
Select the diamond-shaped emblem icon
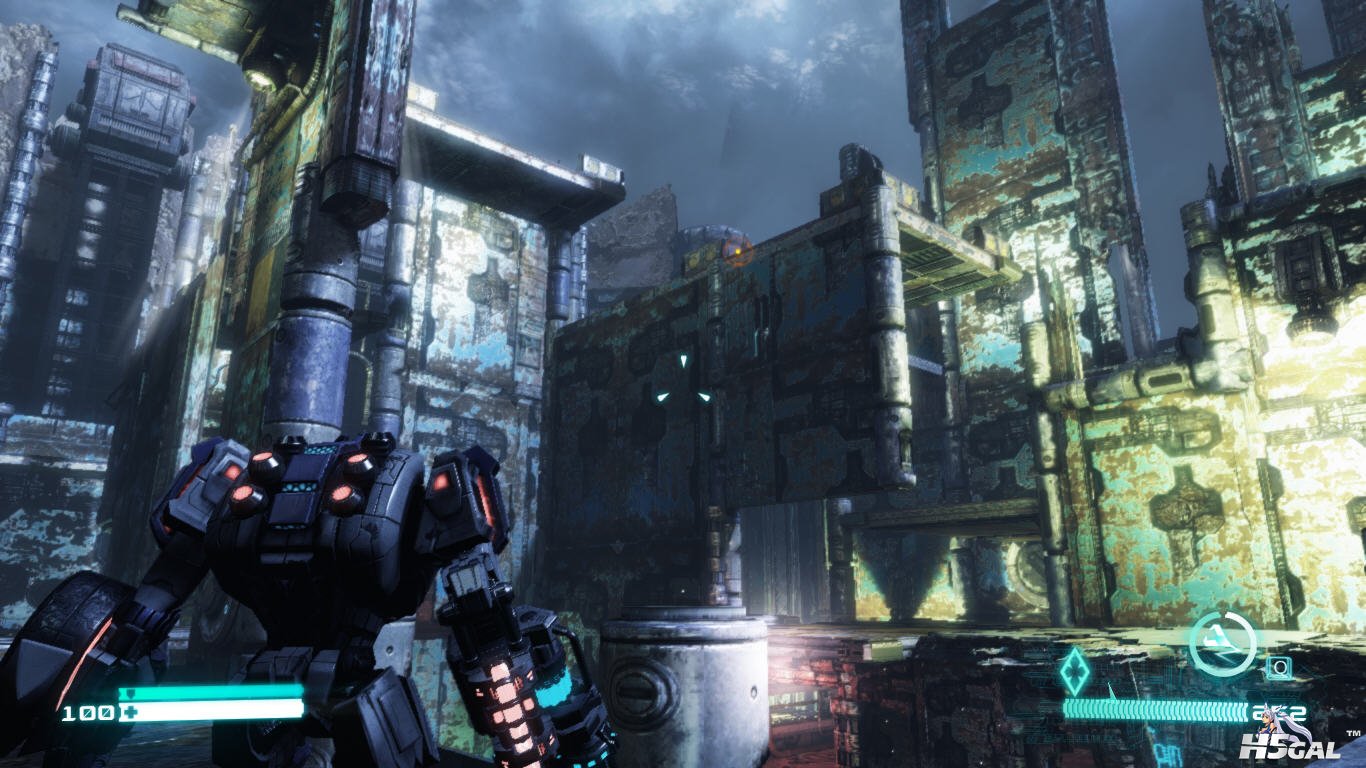tap(1075, 671)
